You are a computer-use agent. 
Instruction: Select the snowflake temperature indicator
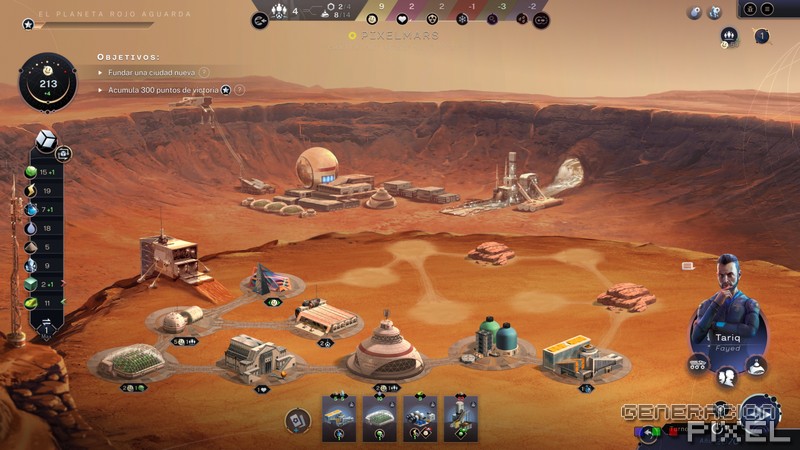point(433,19)
